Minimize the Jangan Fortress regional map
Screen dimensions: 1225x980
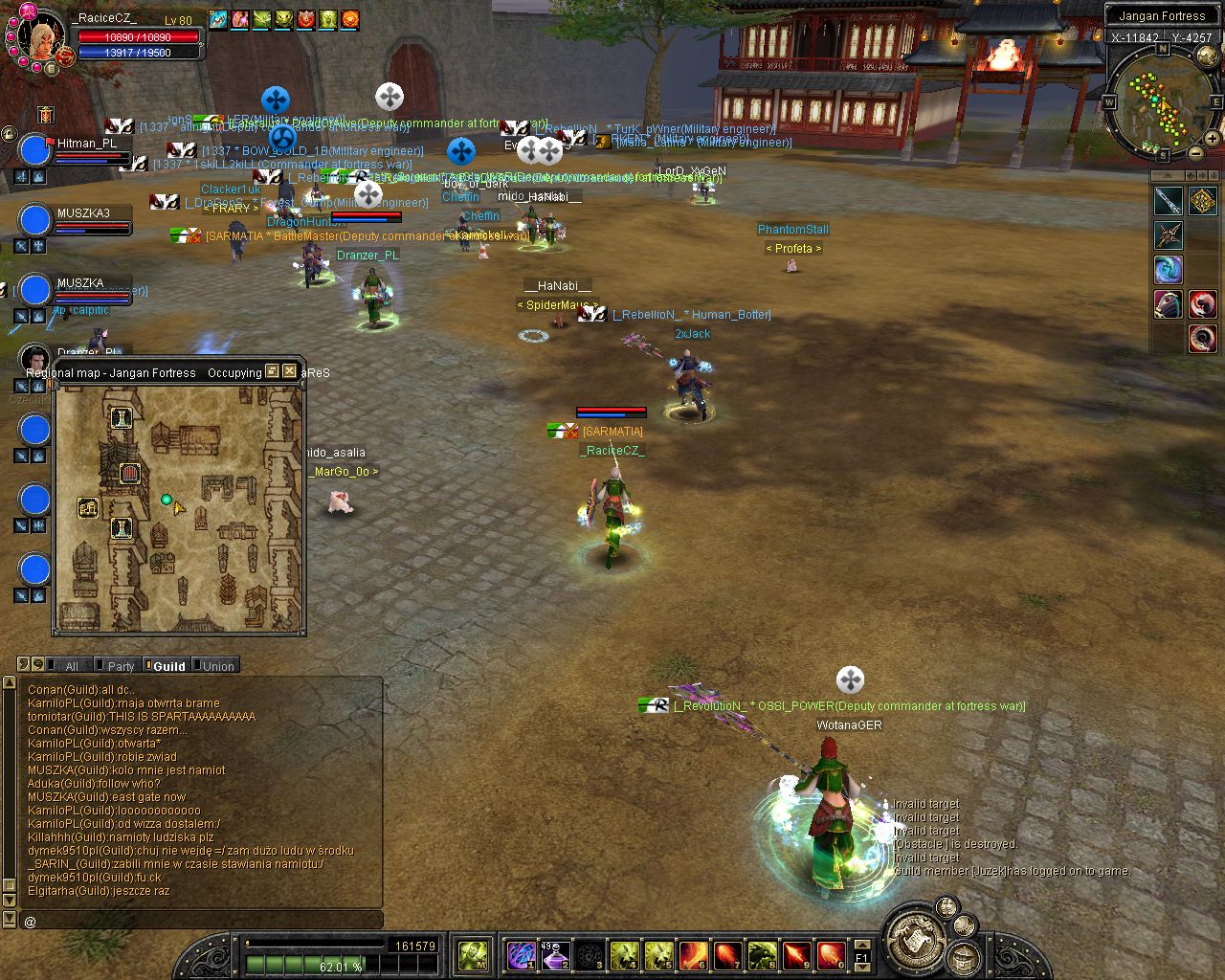272,371
